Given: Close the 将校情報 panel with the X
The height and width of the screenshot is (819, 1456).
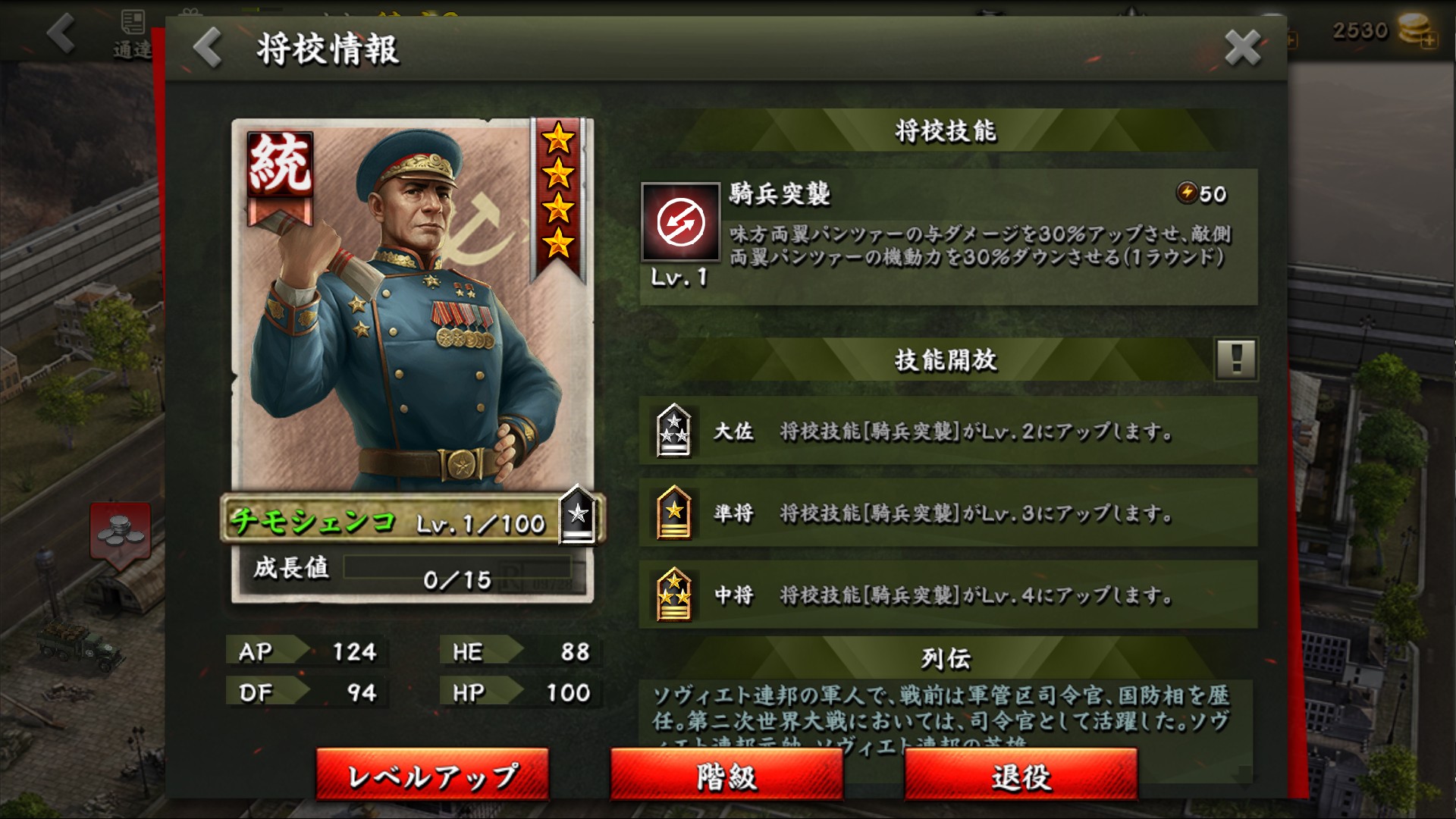Looking at the screenshot, I should pyautogui.click(x=1242, y=49).
